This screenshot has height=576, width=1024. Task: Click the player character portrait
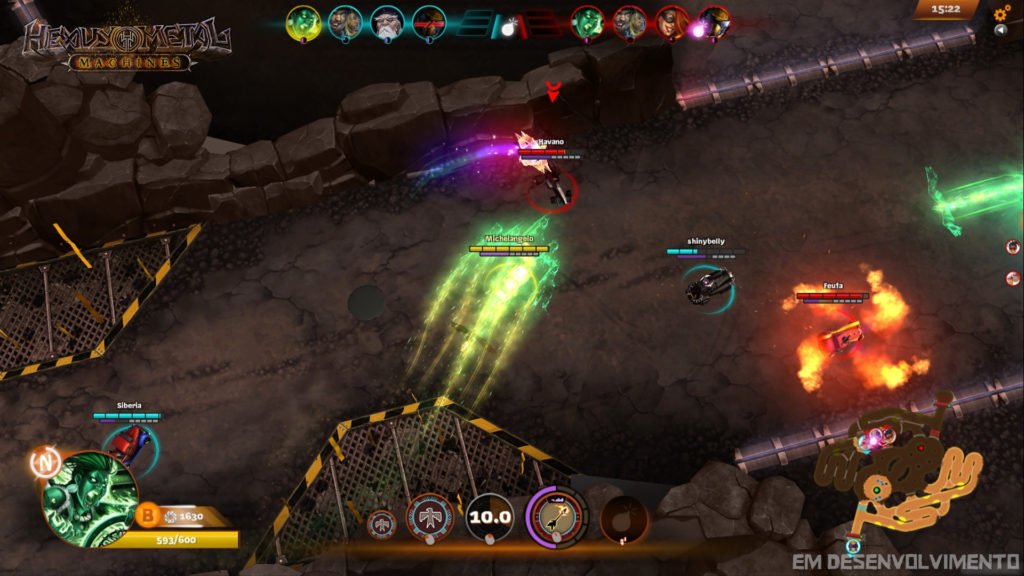90,498
